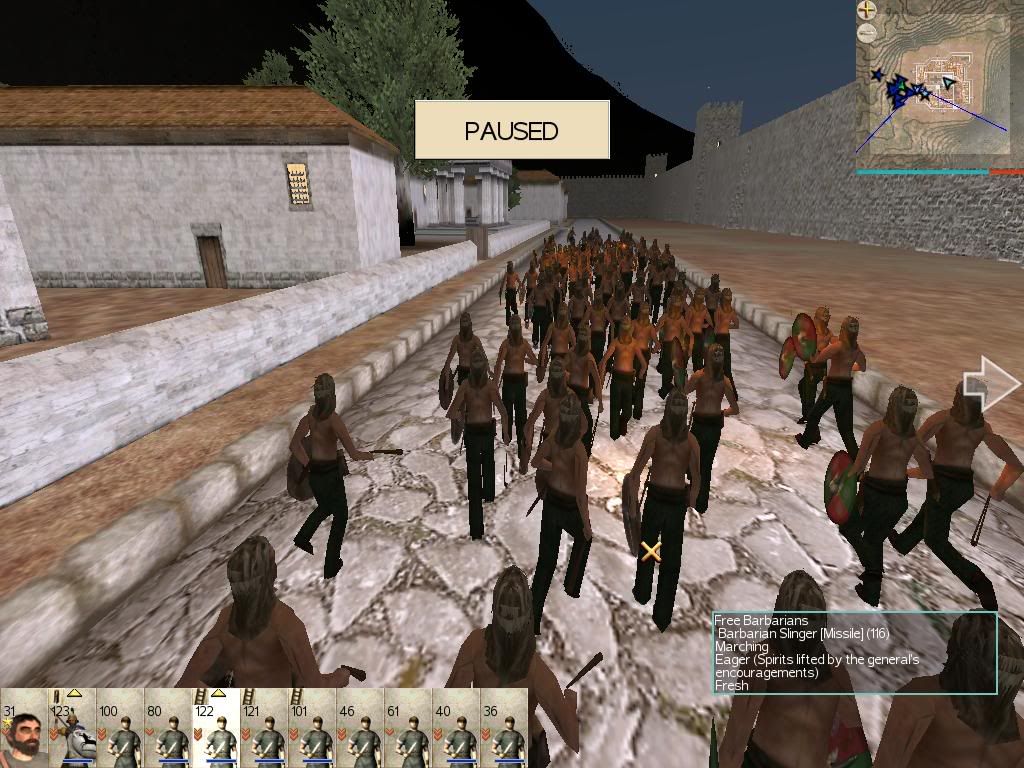1024x768 pixels.
Task: Zoom out the minimap with the minus button
Action: (866, 32)
